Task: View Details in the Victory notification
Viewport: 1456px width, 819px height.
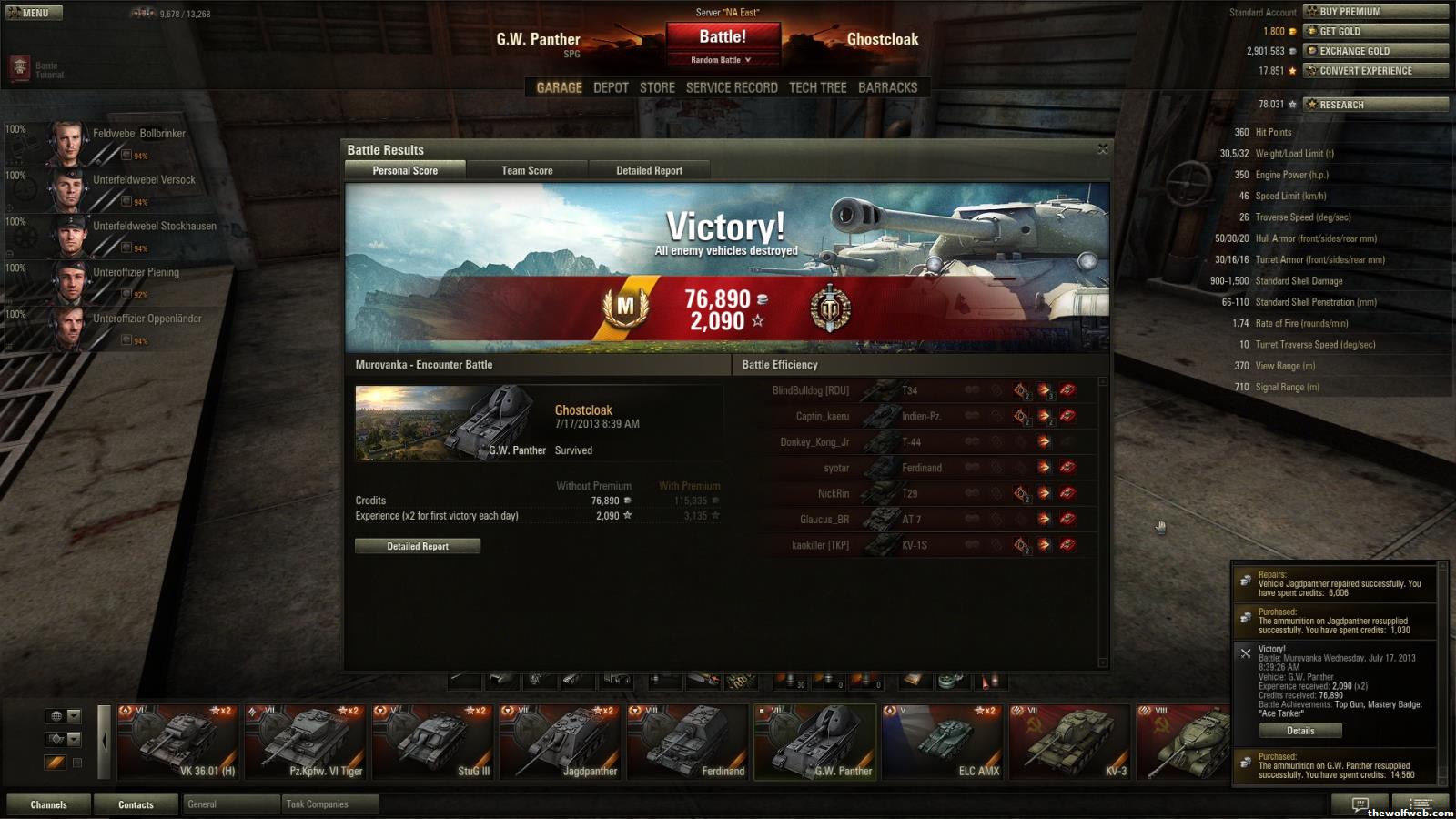Action: click(1300, 731)
